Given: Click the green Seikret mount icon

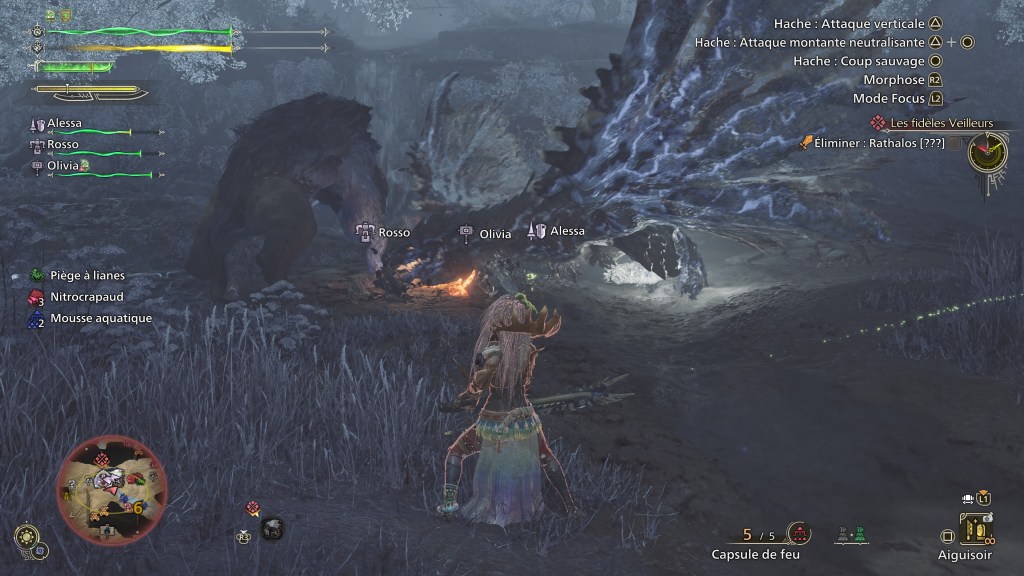Looking at the screenshot, I should pyautogui.click(x=857, y=533).
